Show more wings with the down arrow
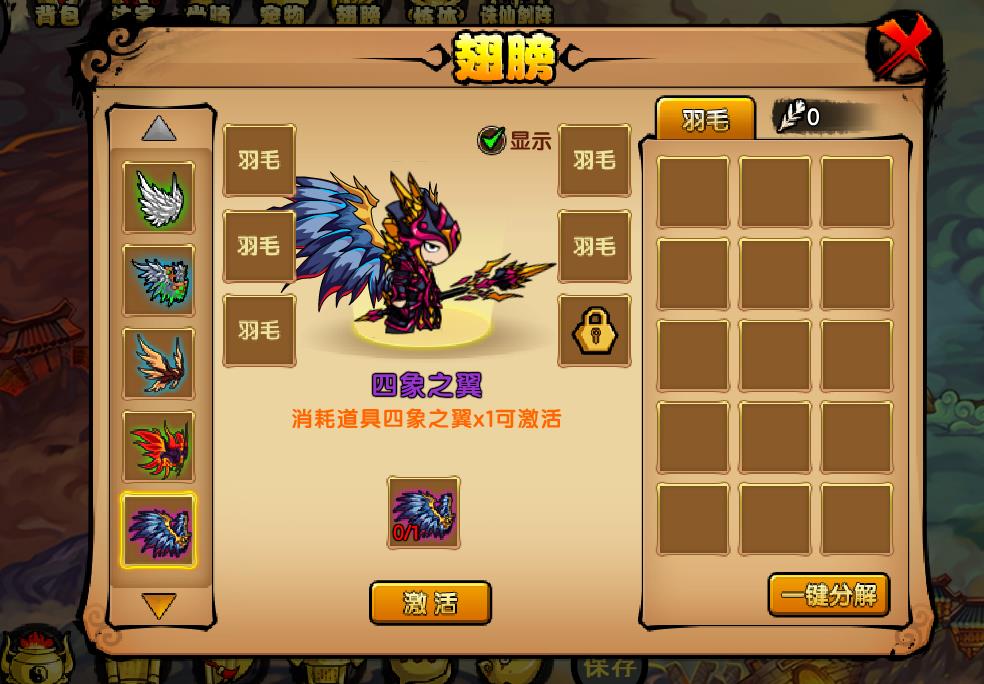This screenshot has width=984, height=684. click(x=159, y=605)
